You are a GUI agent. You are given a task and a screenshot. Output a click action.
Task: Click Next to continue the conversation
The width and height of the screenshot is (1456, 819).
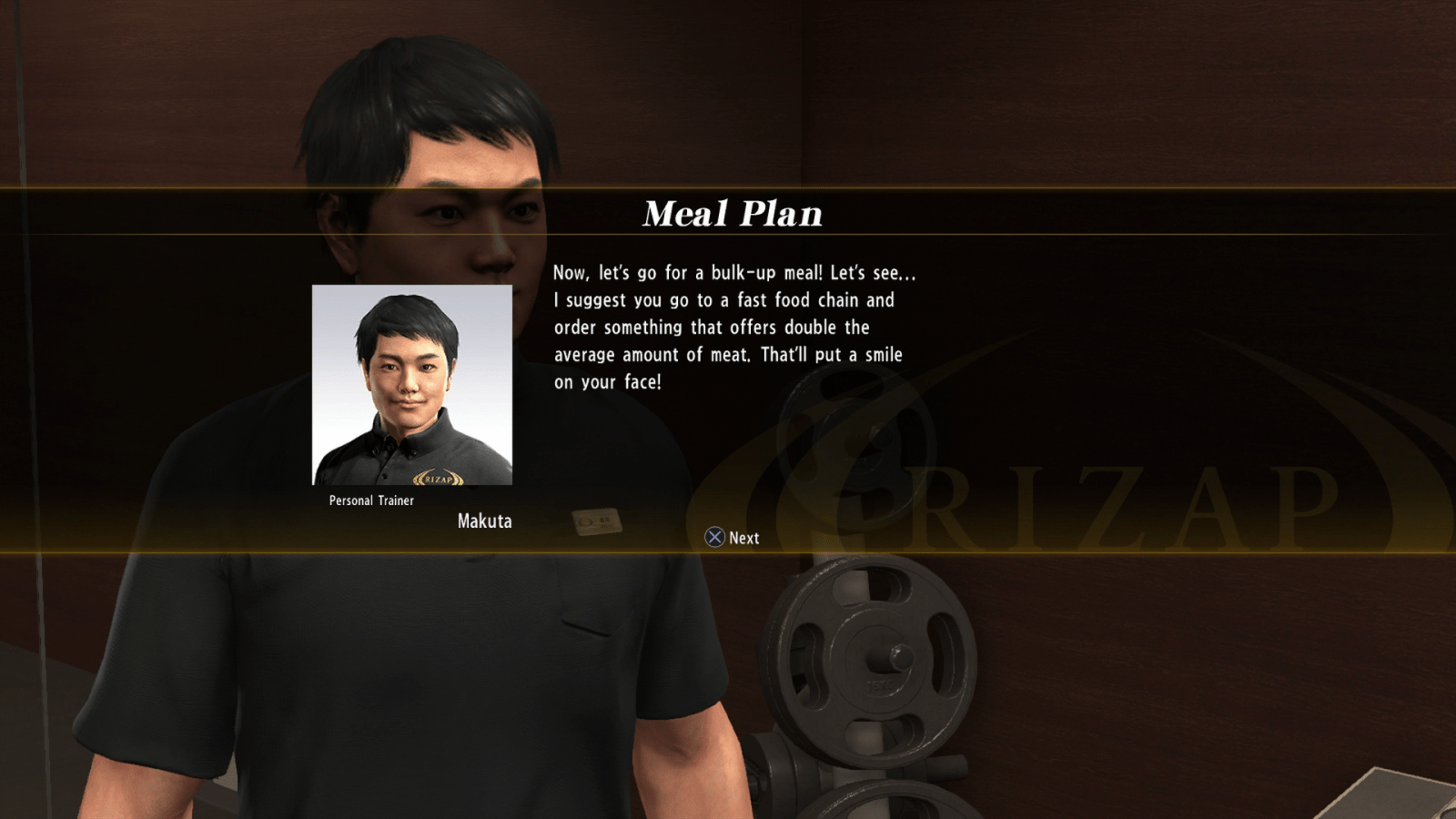[x=733, y=538]
